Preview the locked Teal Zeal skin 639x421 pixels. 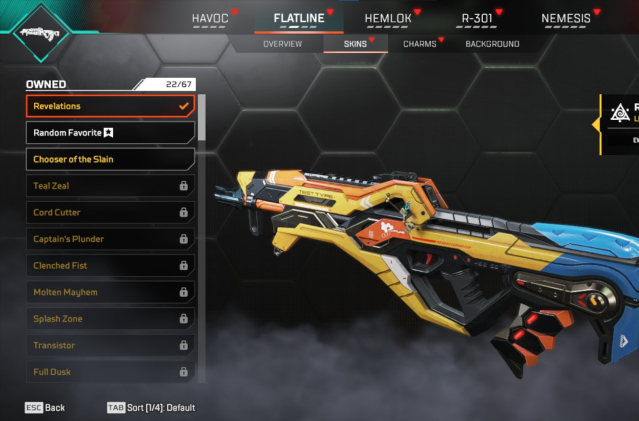110,186
